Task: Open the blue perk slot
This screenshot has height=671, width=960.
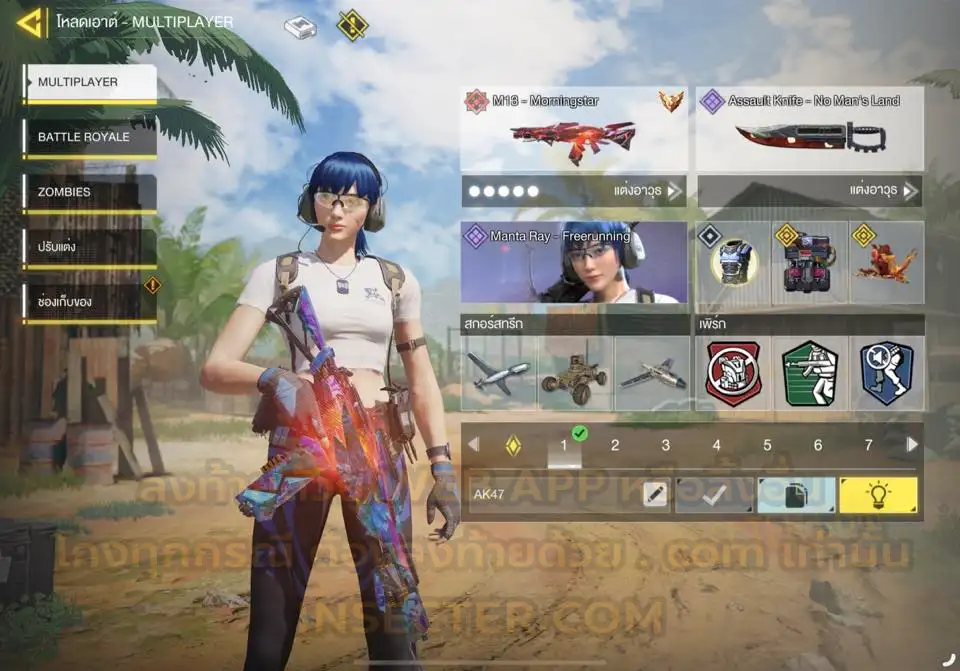Action: (887, 373)
